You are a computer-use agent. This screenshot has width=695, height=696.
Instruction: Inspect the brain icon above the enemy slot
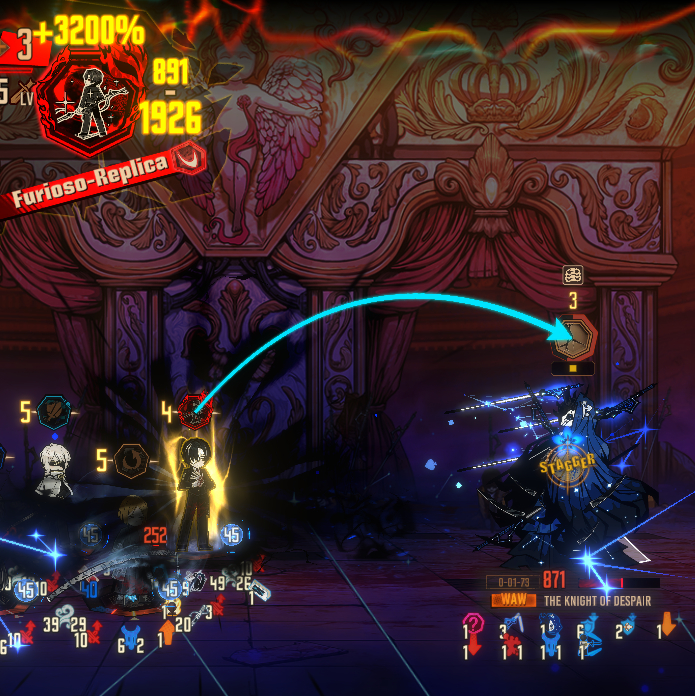click(x=573, y=275)
